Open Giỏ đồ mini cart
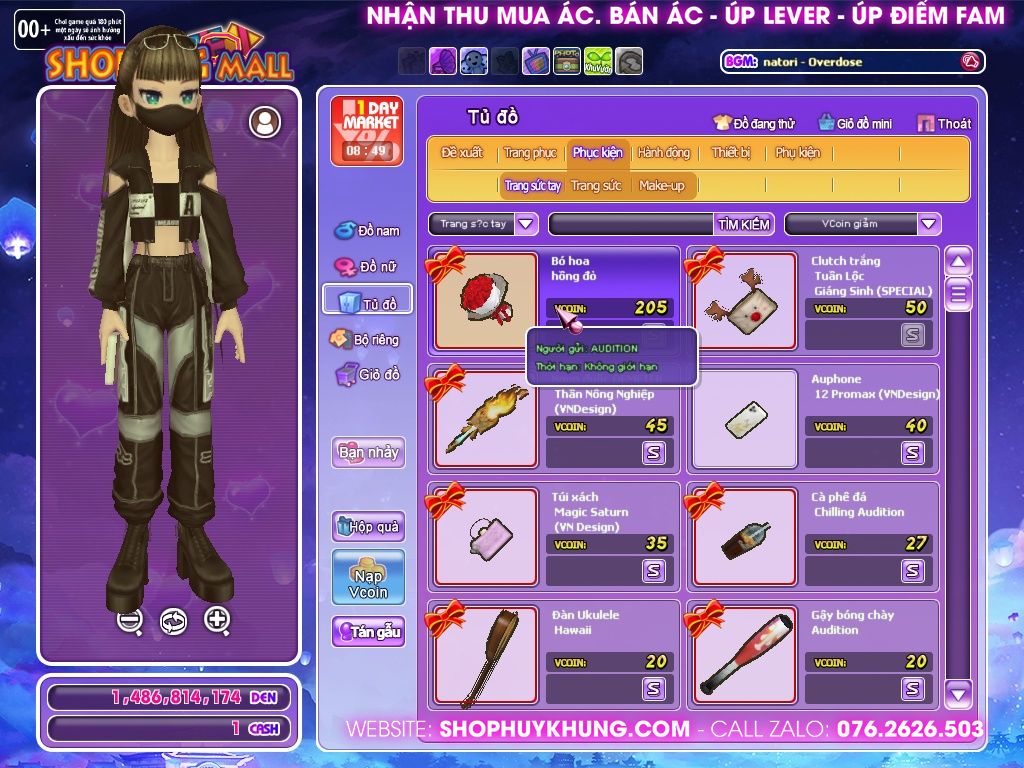The height and width of the screenshot is (768, 1024). point(855,124)
